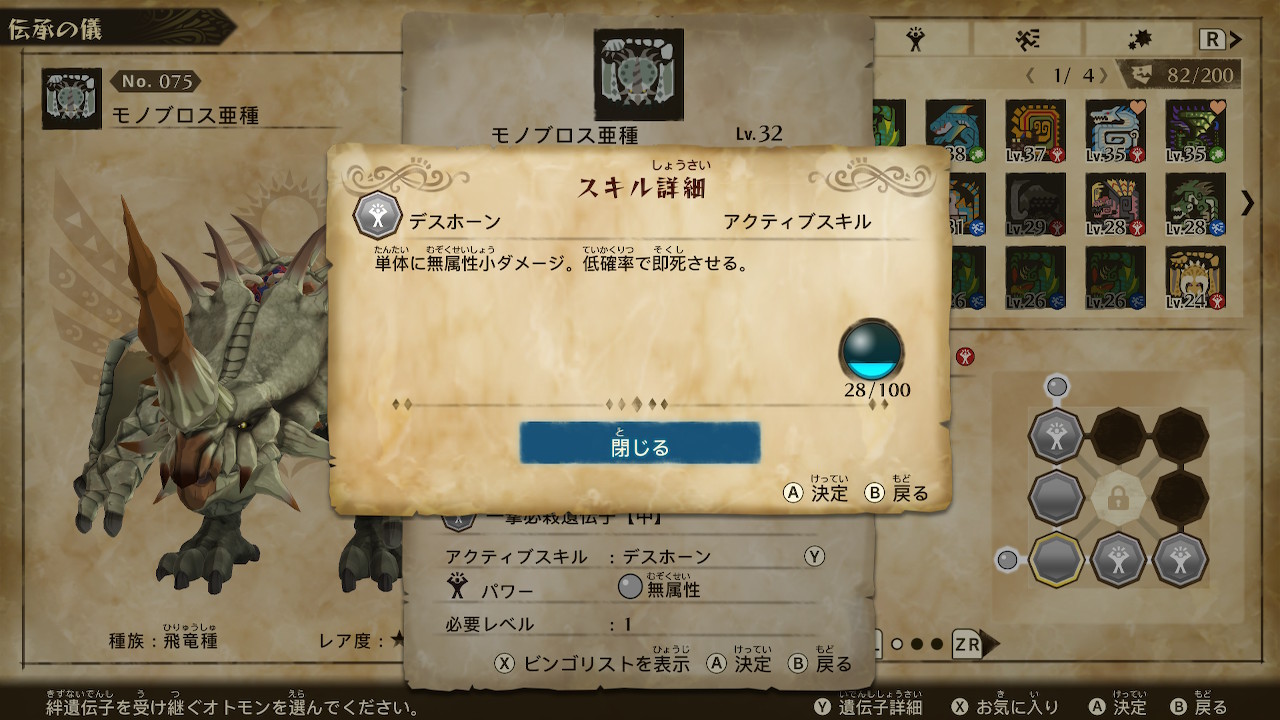
Task: Click the power gene icon in the top-left bingo slot
Action: pyautogui.click(x=1056, y=437)
